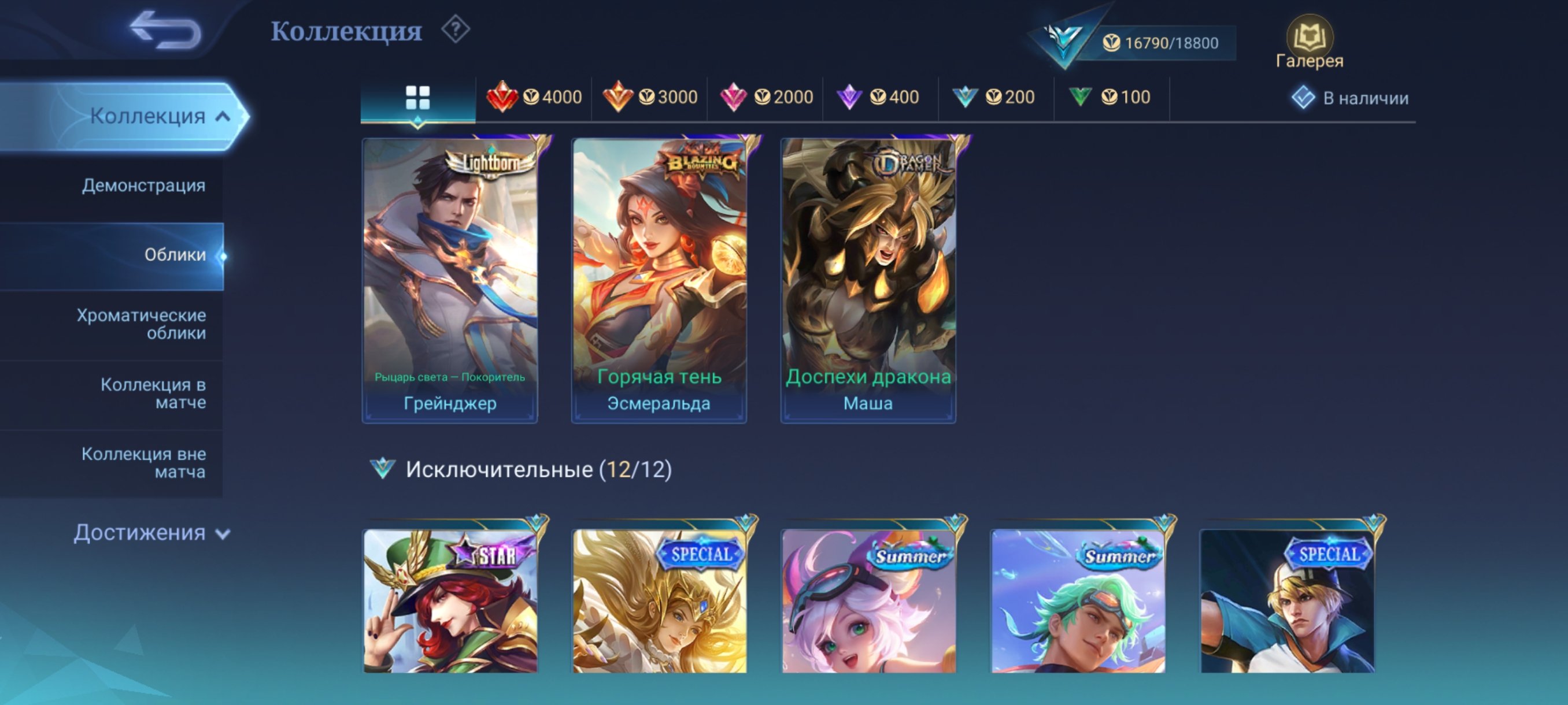This screenshot has width=1568, height=705.
Task: Switch to the Облики tab
Action: 175,256
